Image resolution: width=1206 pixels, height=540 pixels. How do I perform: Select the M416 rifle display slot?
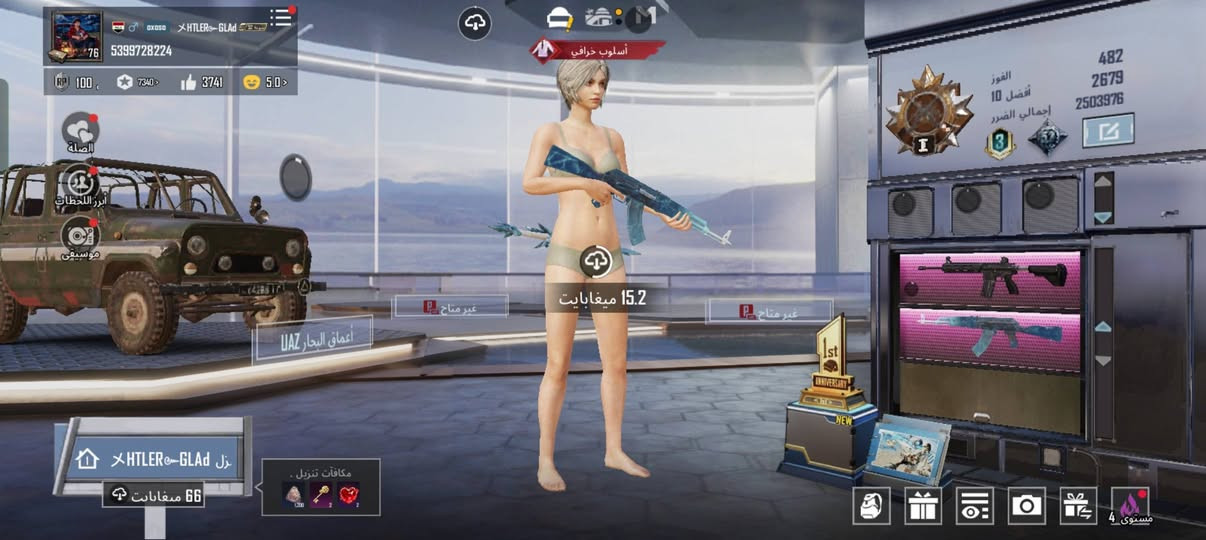coord(989,278)
